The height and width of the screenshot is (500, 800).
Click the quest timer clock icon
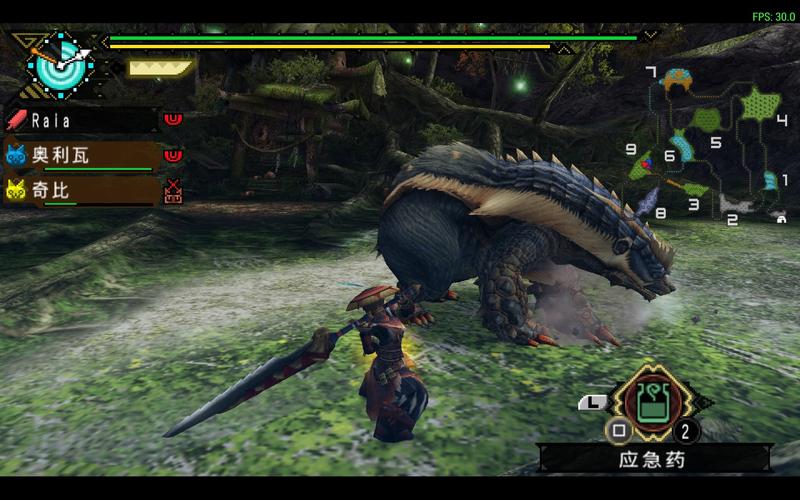(x=60, y=64)
